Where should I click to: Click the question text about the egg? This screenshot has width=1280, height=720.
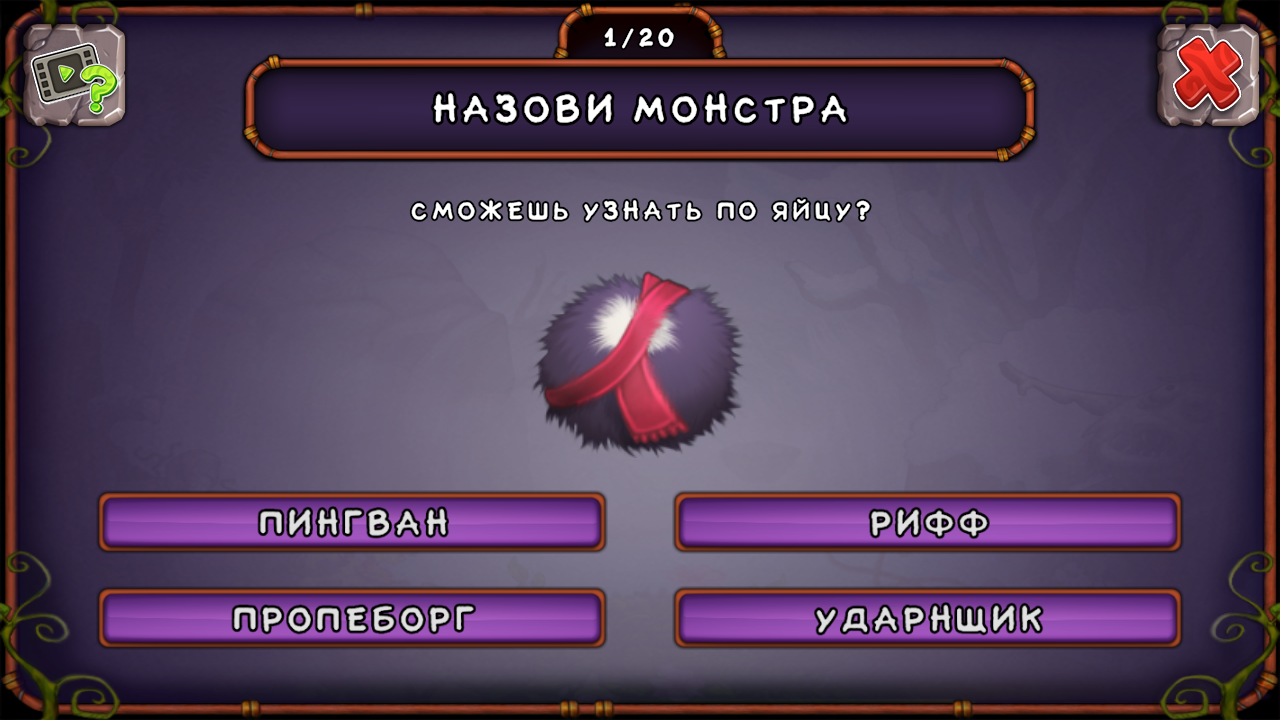[x=639, y=211]
